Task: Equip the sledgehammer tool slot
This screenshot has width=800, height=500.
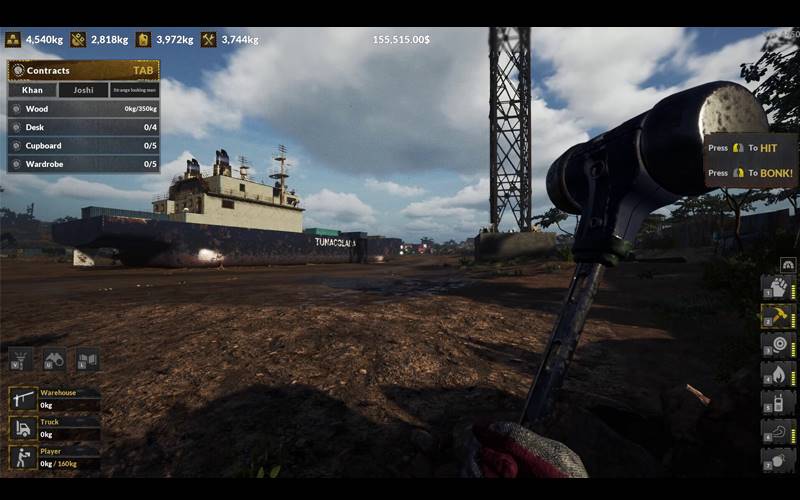Action: point(778,316)
